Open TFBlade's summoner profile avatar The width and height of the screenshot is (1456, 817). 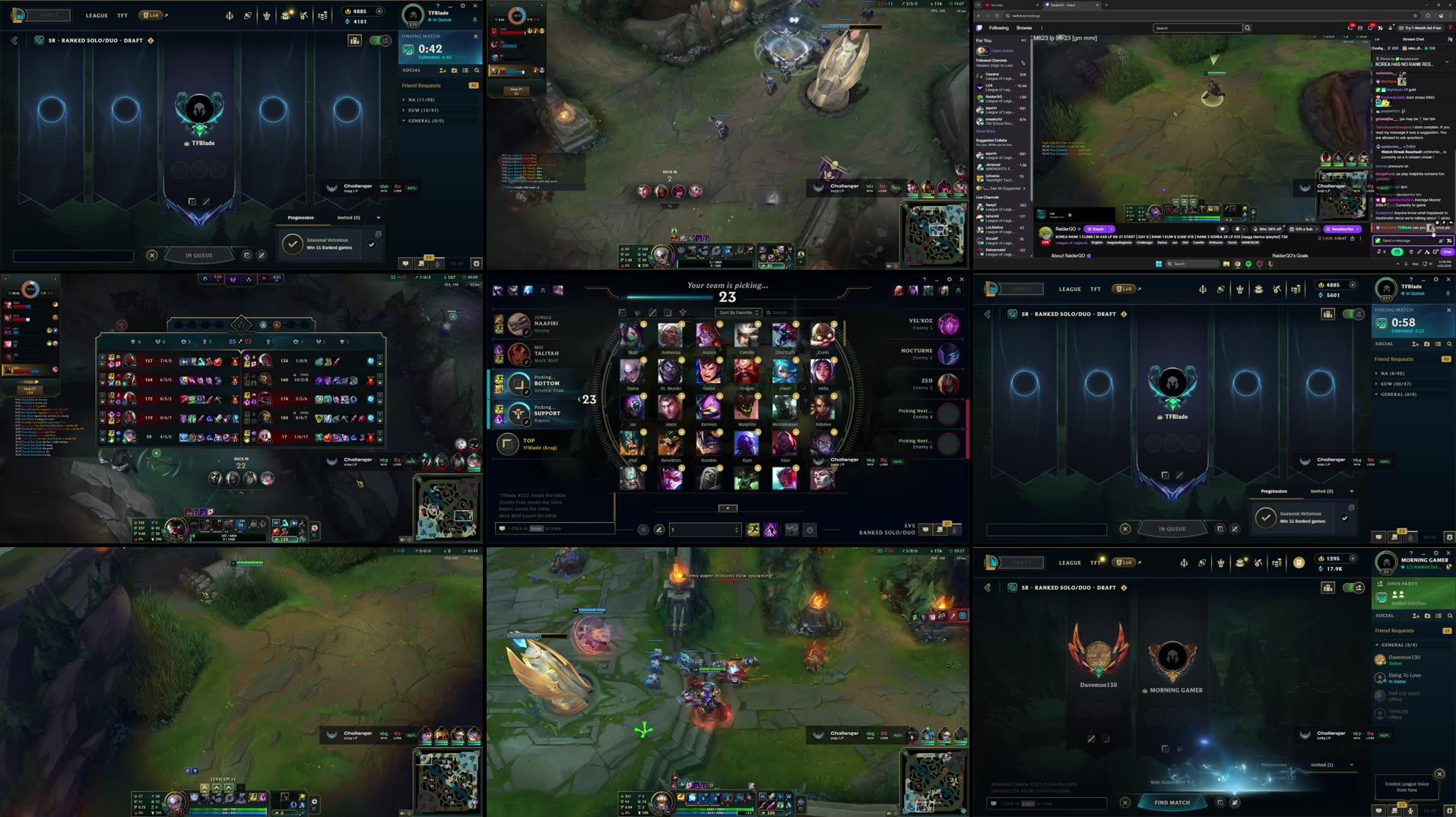414,14
